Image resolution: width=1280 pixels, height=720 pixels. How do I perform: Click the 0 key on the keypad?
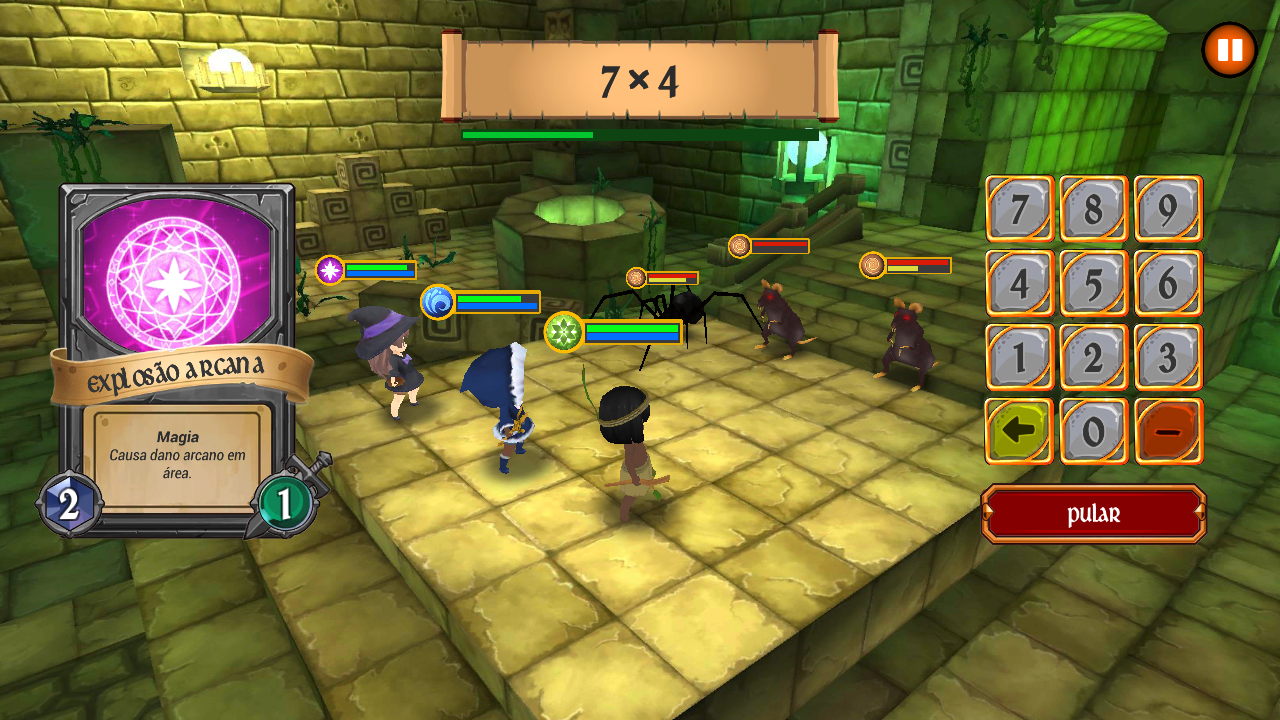(x=1094, y=431)
